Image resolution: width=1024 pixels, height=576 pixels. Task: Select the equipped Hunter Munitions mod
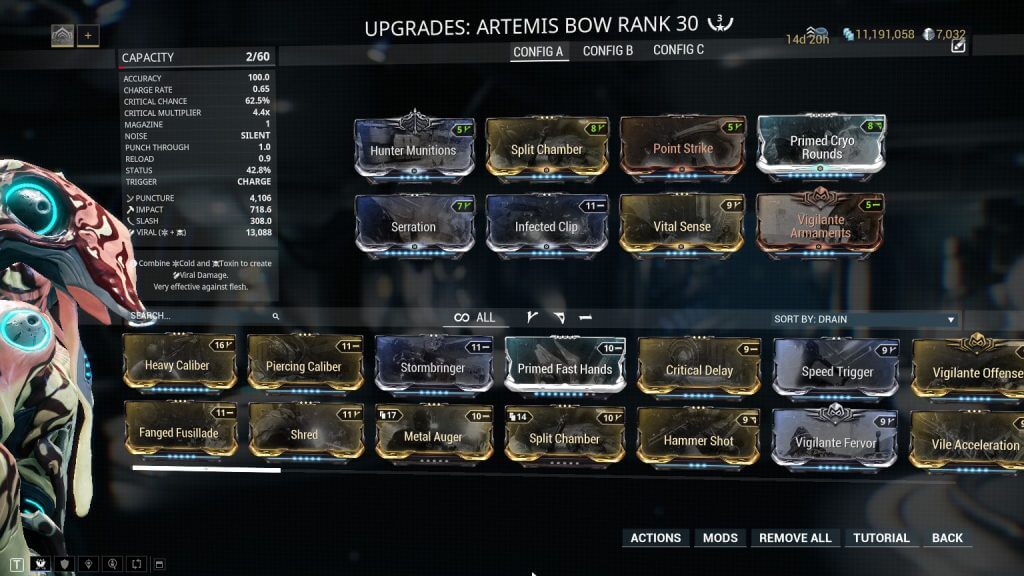pos(413,150)
